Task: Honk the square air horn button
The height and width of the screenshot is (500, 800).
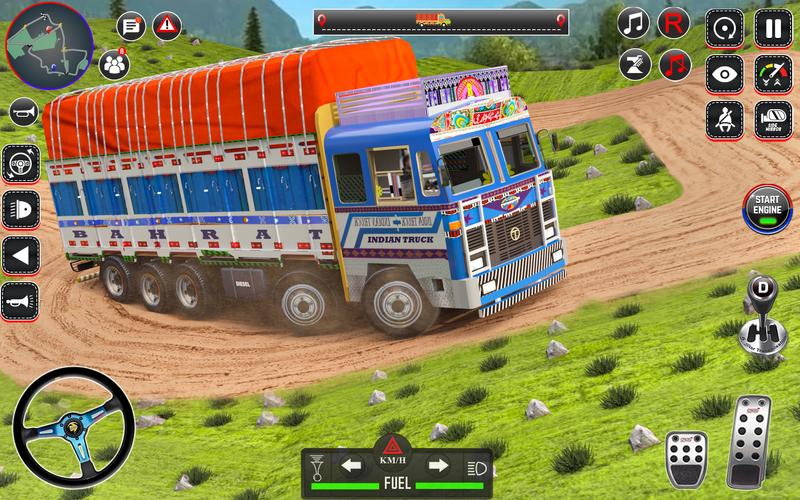Action: pos(20,300)
